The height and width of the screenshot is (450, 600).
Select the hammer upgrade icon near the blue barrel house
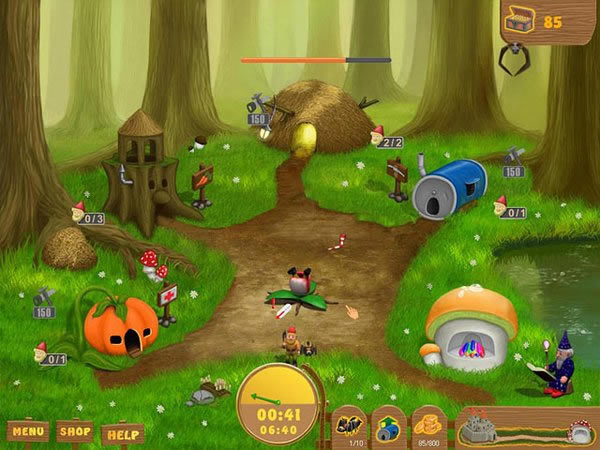point(513,156)
